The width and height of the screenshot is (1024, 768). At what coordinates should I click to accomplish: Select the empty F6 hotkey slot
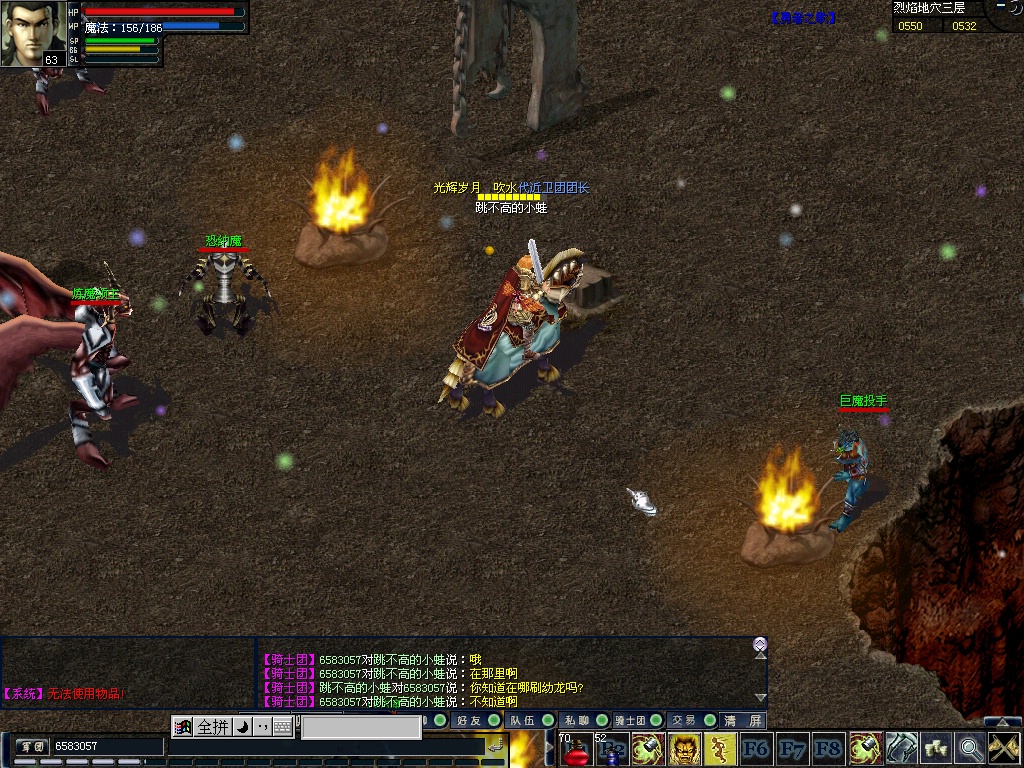point(756,749)
